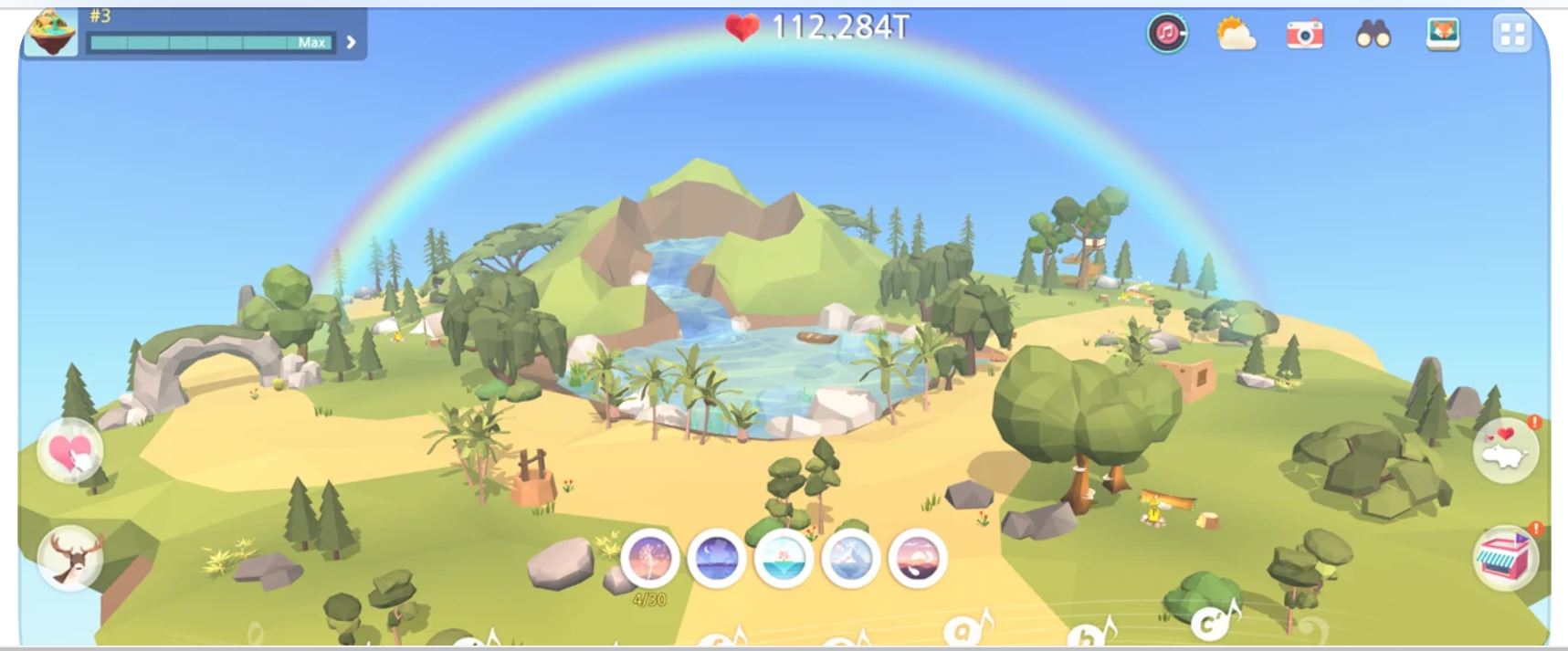Open the four-square grid menu
1568x651 pixels.
click(1512, 35)
